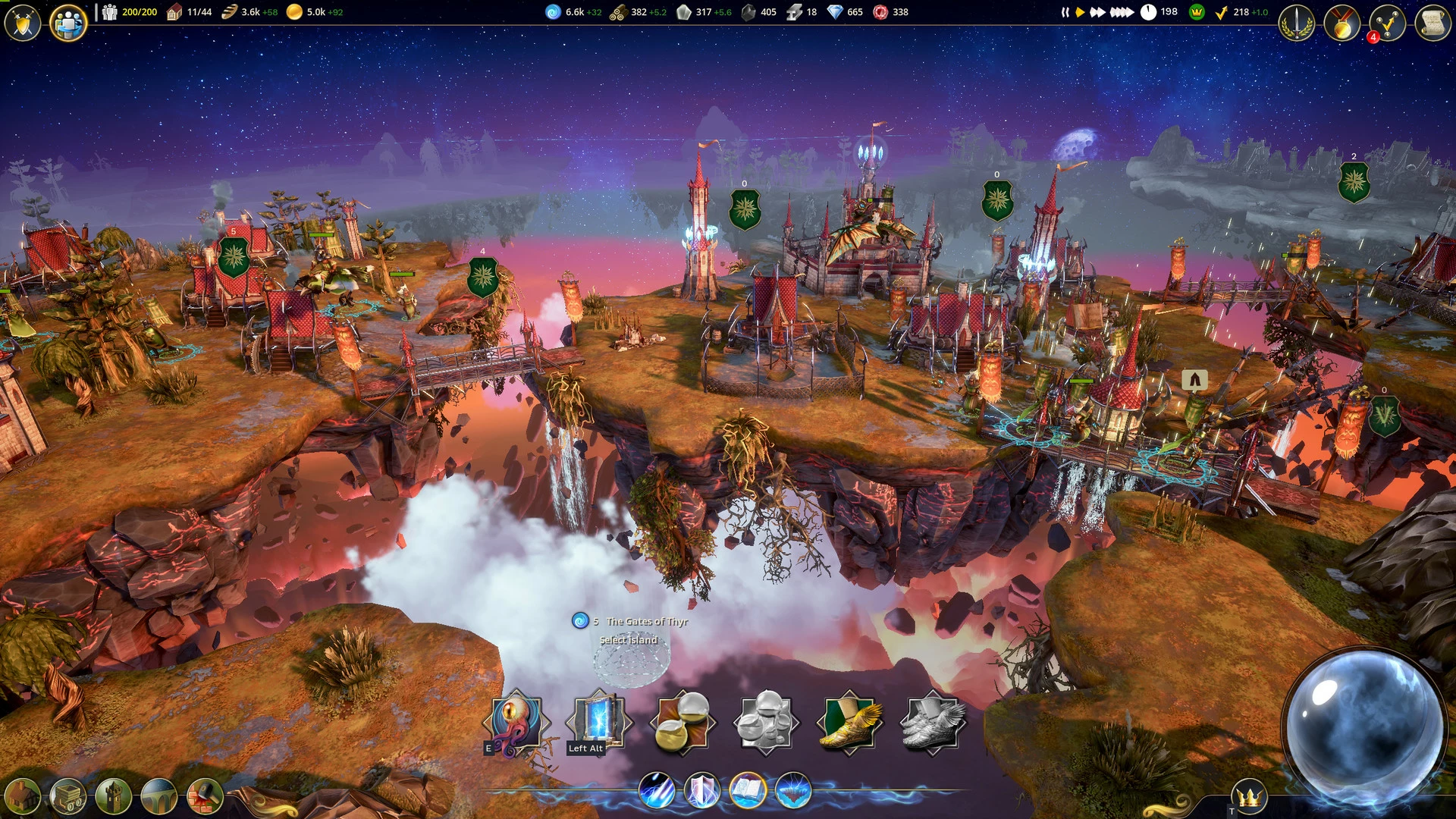
Task: Switch to double fast-forward speed
Action: 1097,12
